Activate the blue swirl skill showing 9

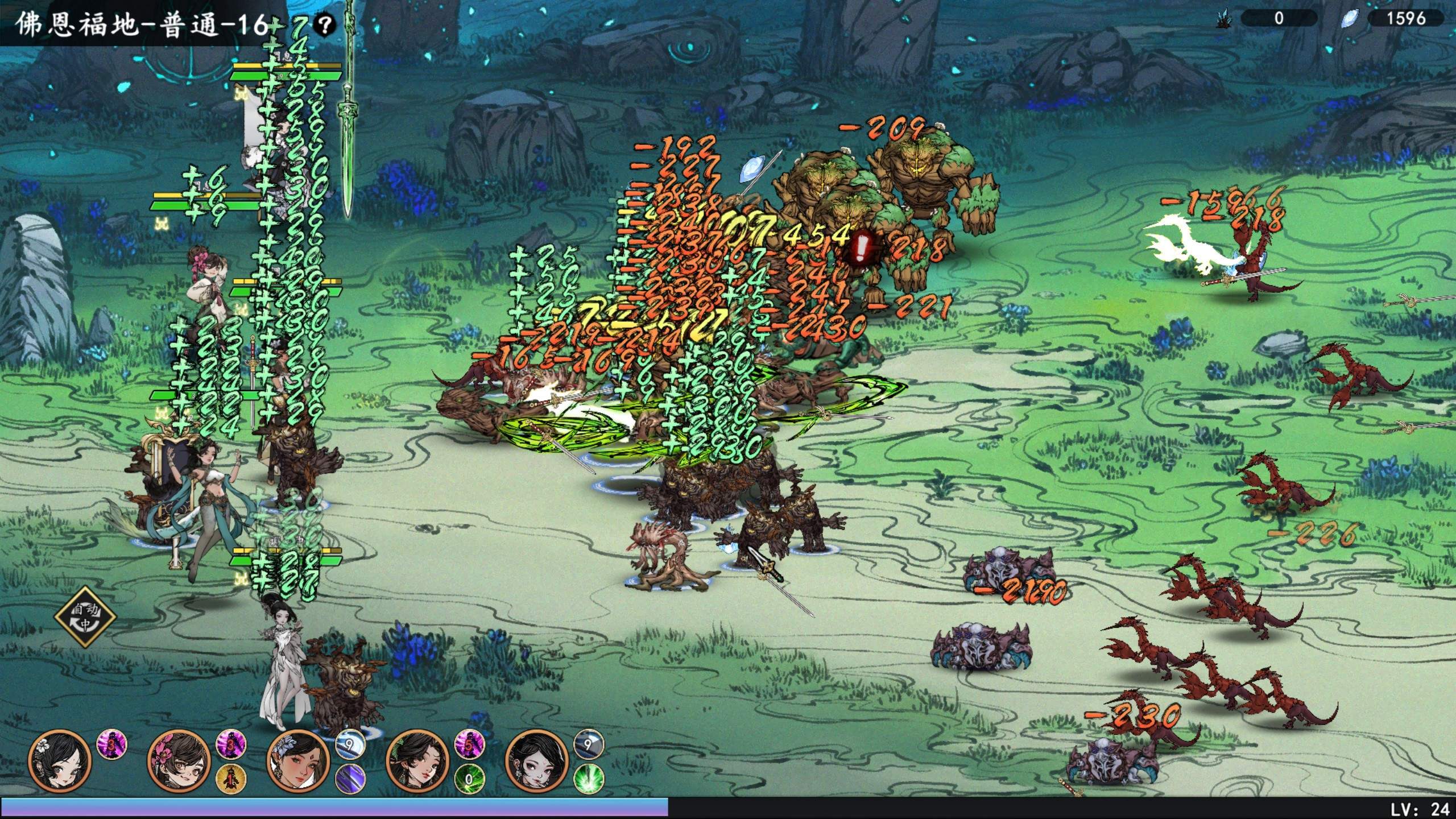click(350, 744)
